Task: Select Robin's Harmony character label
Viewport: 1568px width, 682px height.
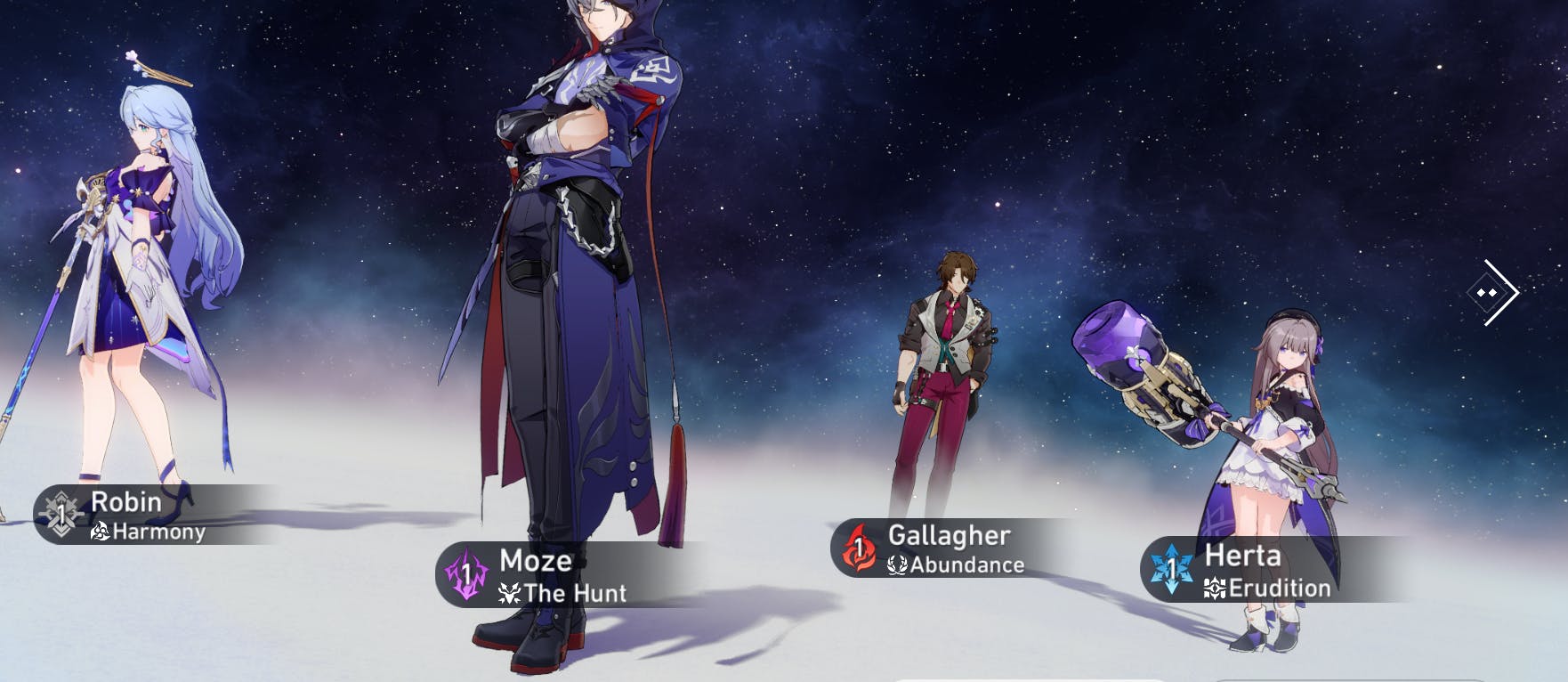Action: (x=133, y=516)
